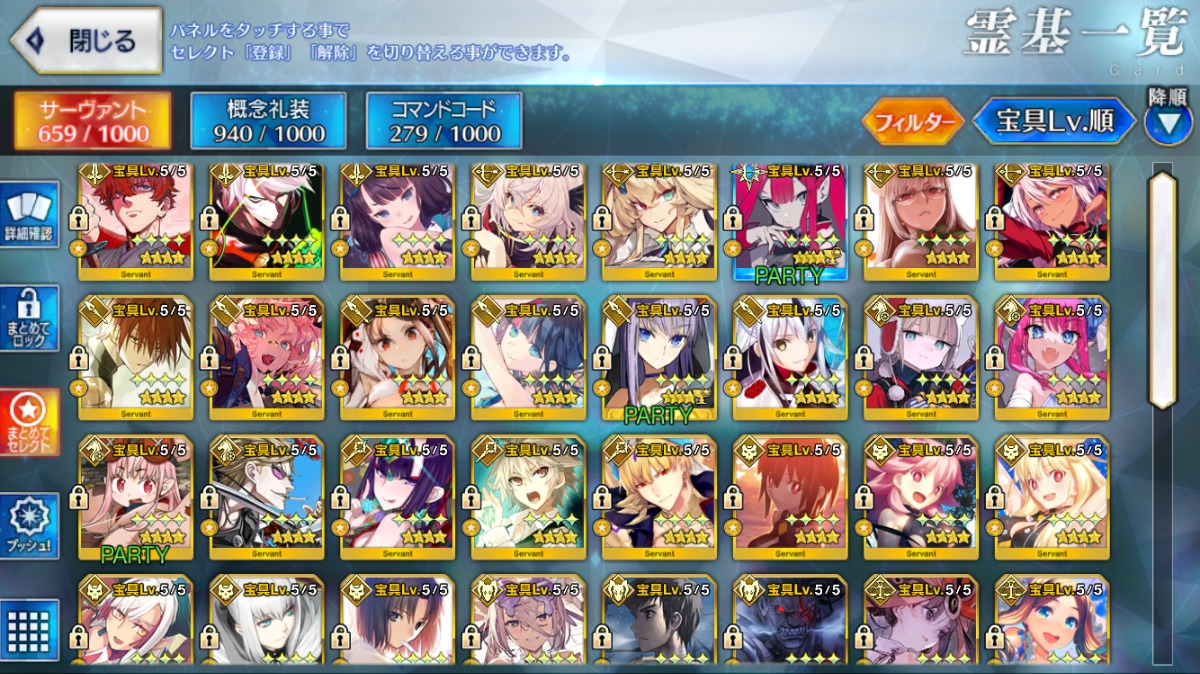Close the spirit origin list with 閉じる
This screenshot has width=1200, height=674.
coord(86,41)
